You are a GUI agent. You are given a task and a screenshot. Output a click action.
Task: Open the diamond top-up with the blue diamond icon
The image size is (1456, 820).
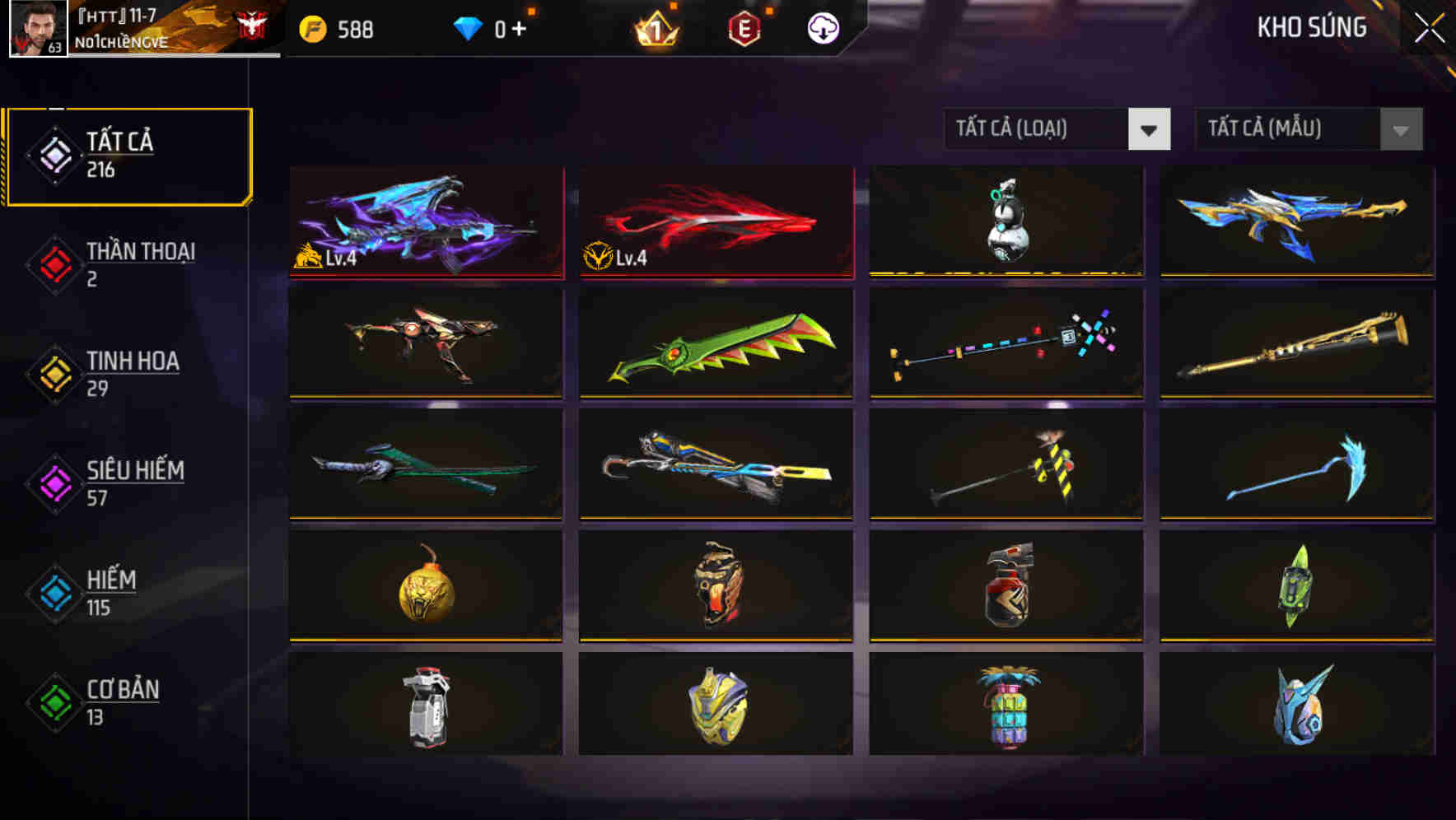click(469, 27)
